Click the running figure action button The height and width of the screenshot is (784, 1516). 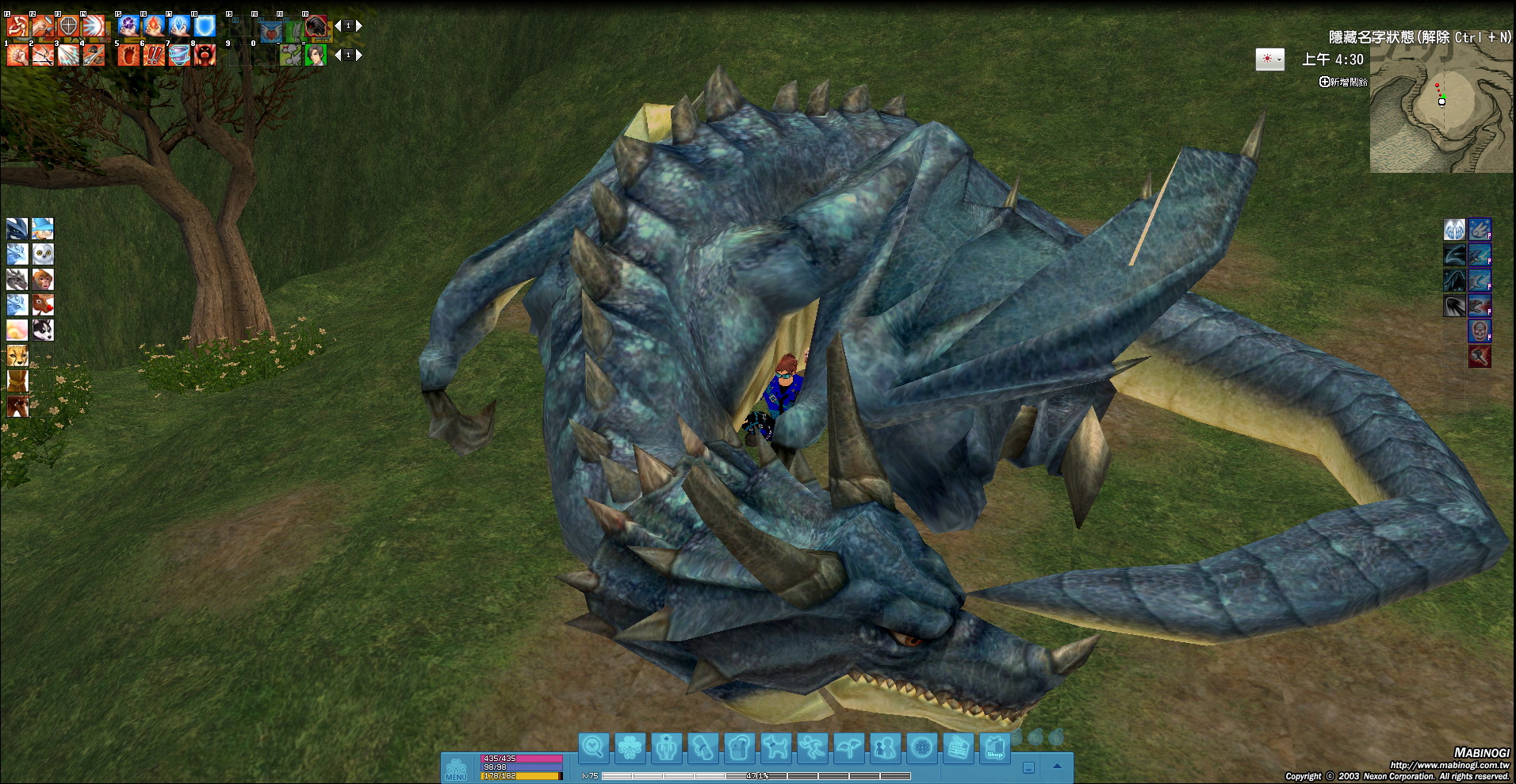click(x=812, y=748)
